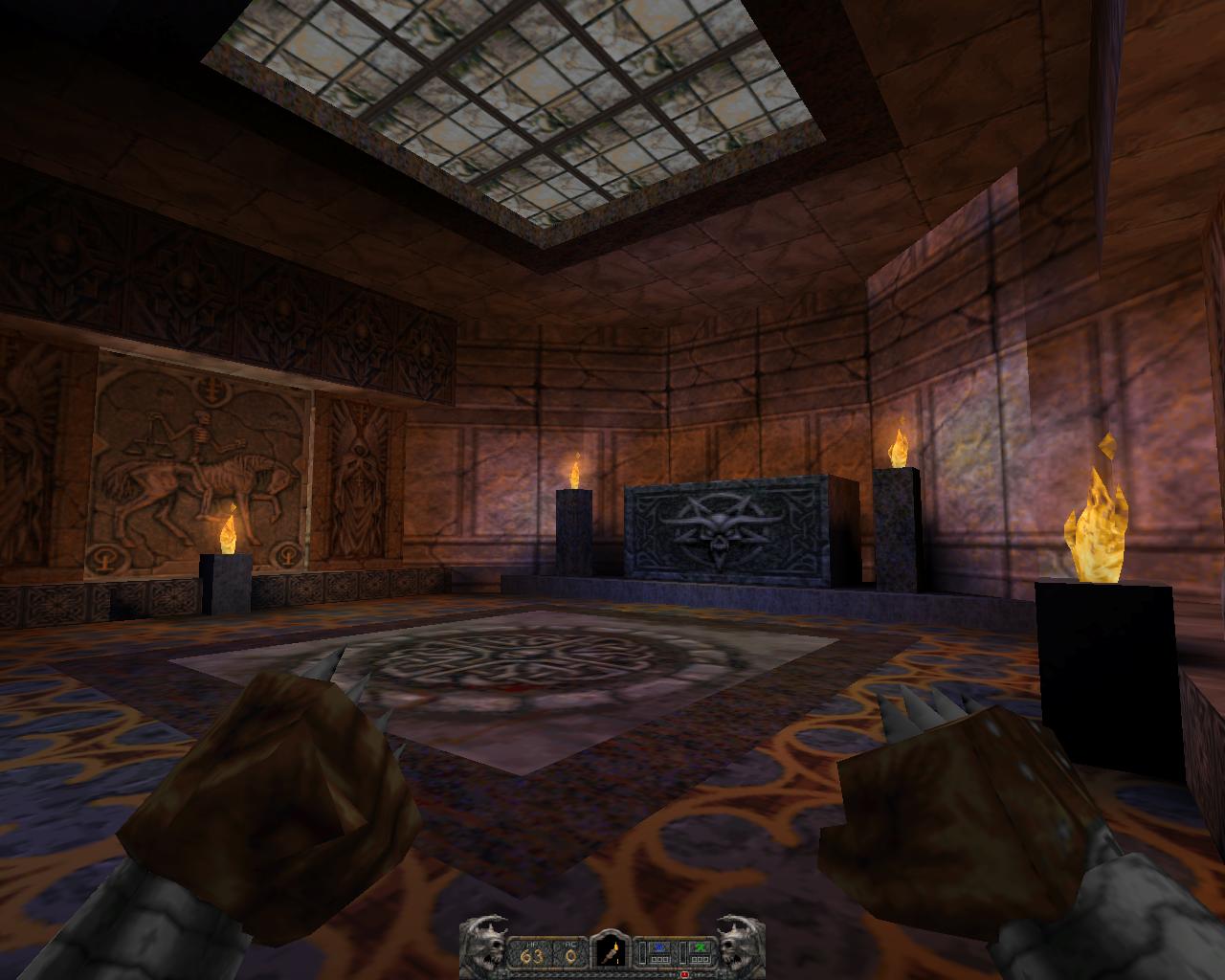
Task: Click the blue mana icon
Action: (657, 947)
